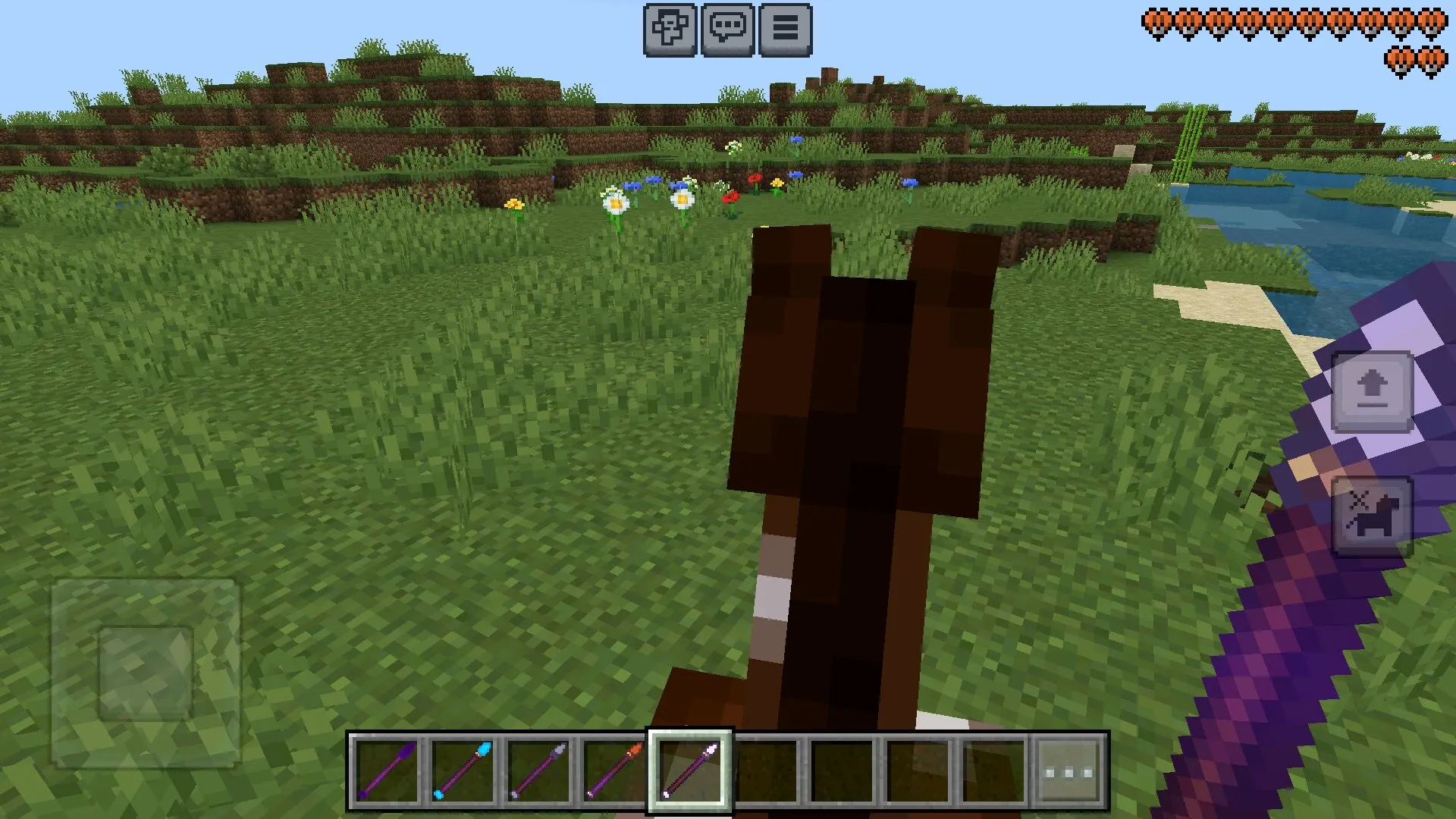
Task: Select the highlighted white-tipped spear slot
Action: [x=689, y=771]
